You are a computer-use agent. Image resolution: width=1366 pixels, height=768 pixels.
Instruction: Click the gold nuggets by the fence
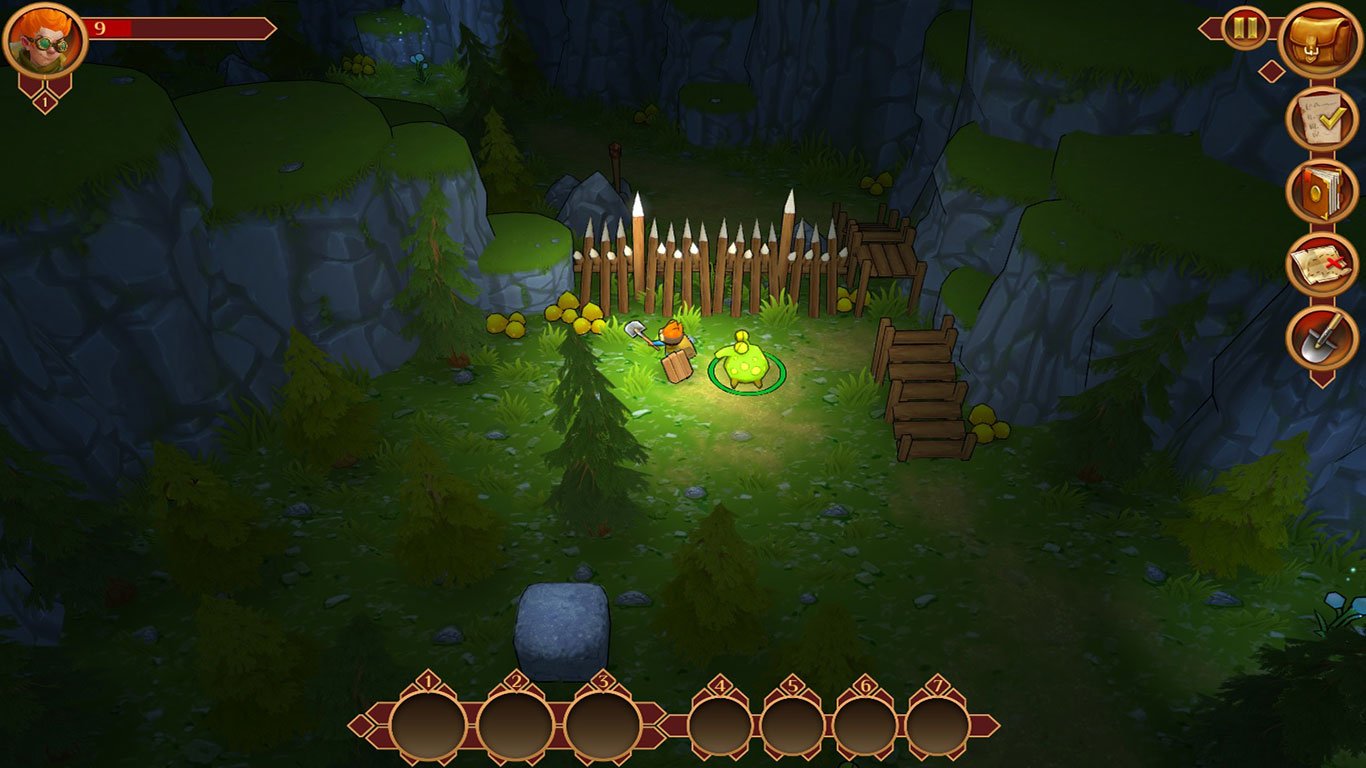(575, 315)
